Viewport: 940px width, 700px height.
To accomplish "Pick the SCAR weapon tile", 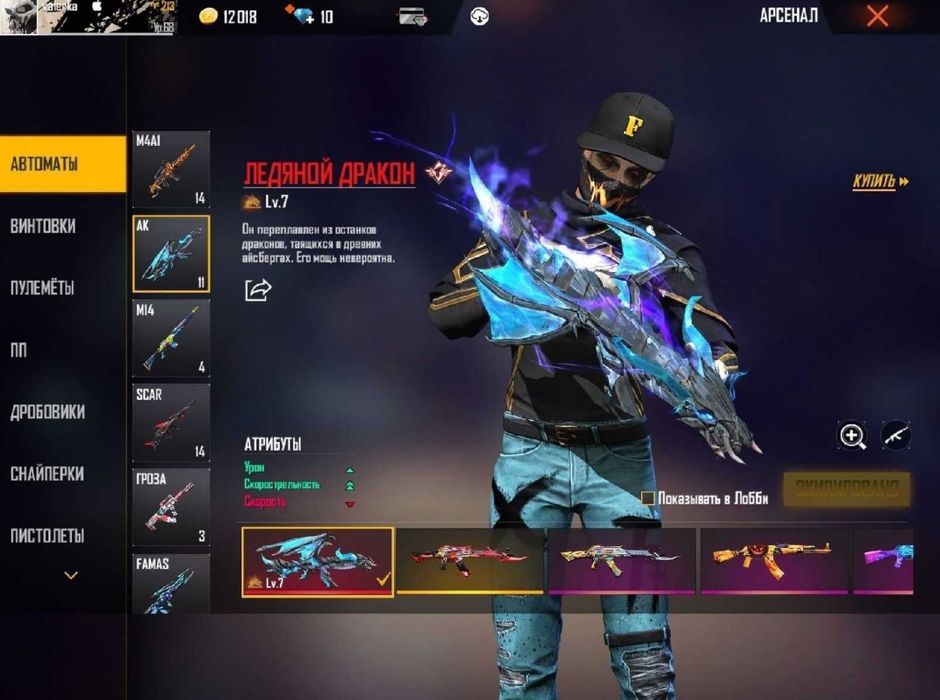I will click(x=171, y=422).
